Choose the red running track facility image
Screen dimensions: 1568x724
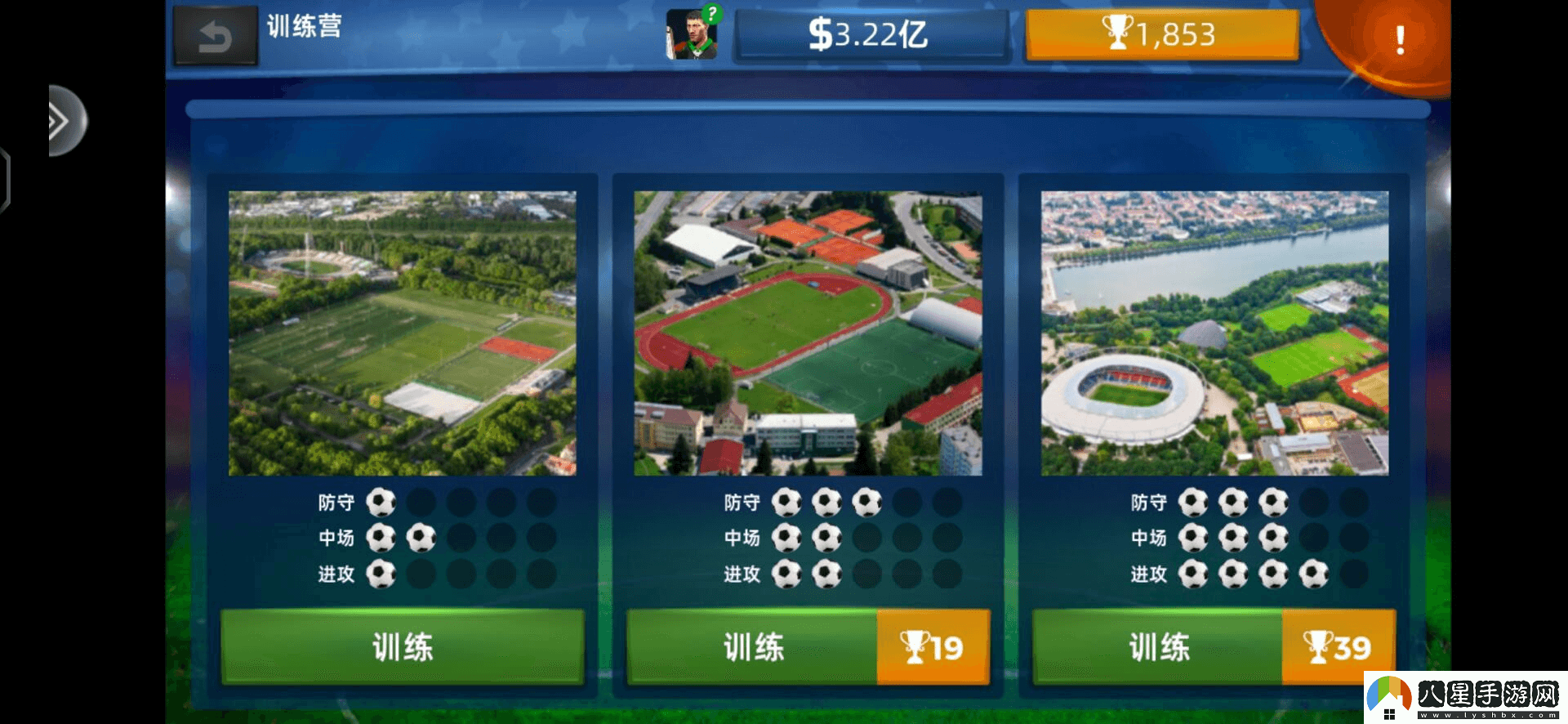point(808,333)
